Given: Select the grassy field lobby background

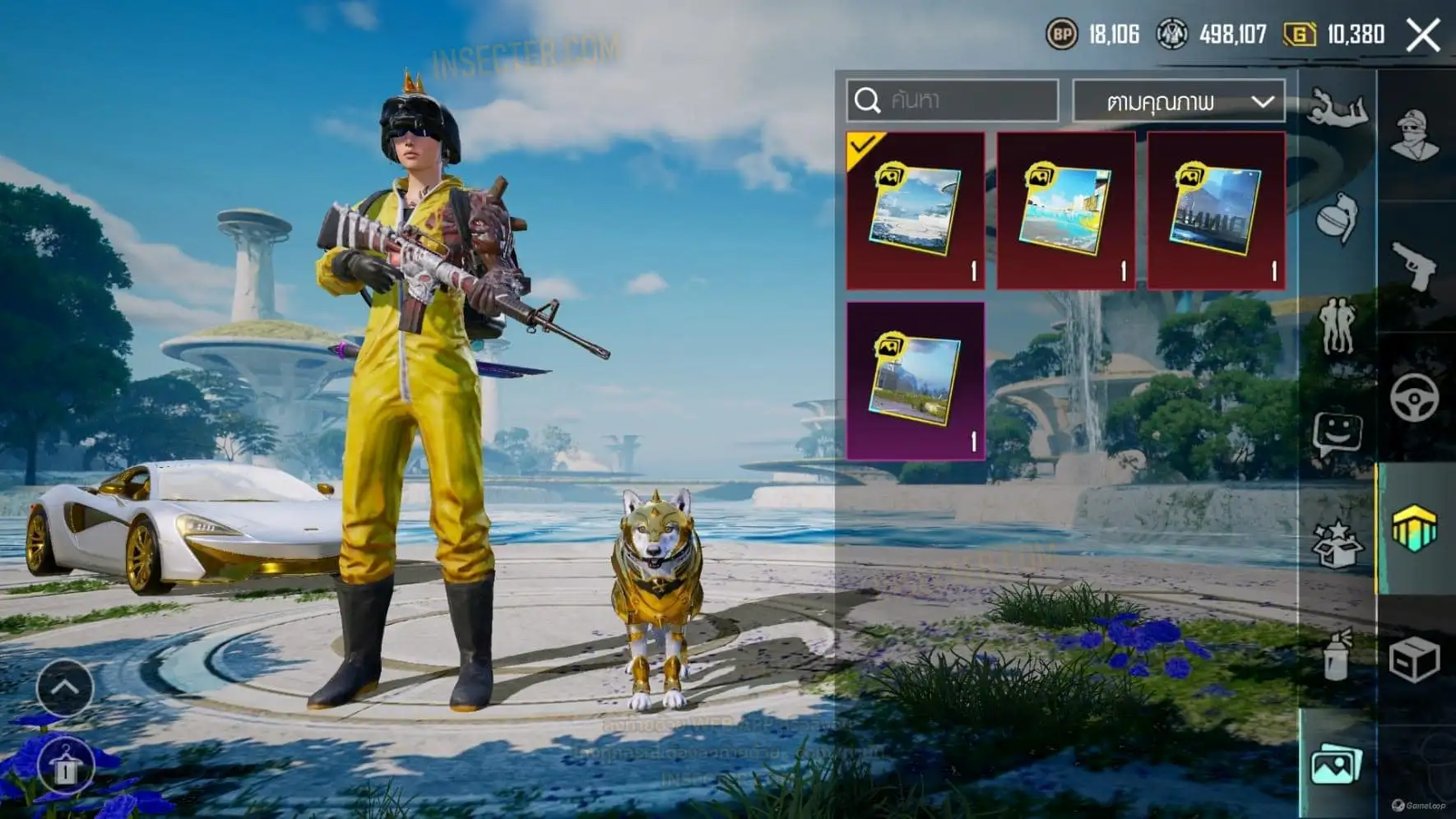Looking at the screenshot, I should pyautogui.click(x=916, y=380).
